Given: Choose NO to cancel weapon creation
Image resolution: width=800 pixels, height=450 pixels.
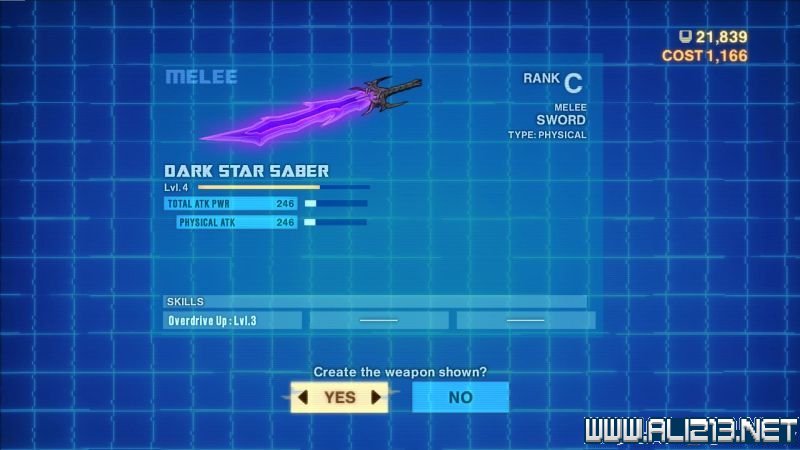Looking at the screenshot, I should 460,397.
